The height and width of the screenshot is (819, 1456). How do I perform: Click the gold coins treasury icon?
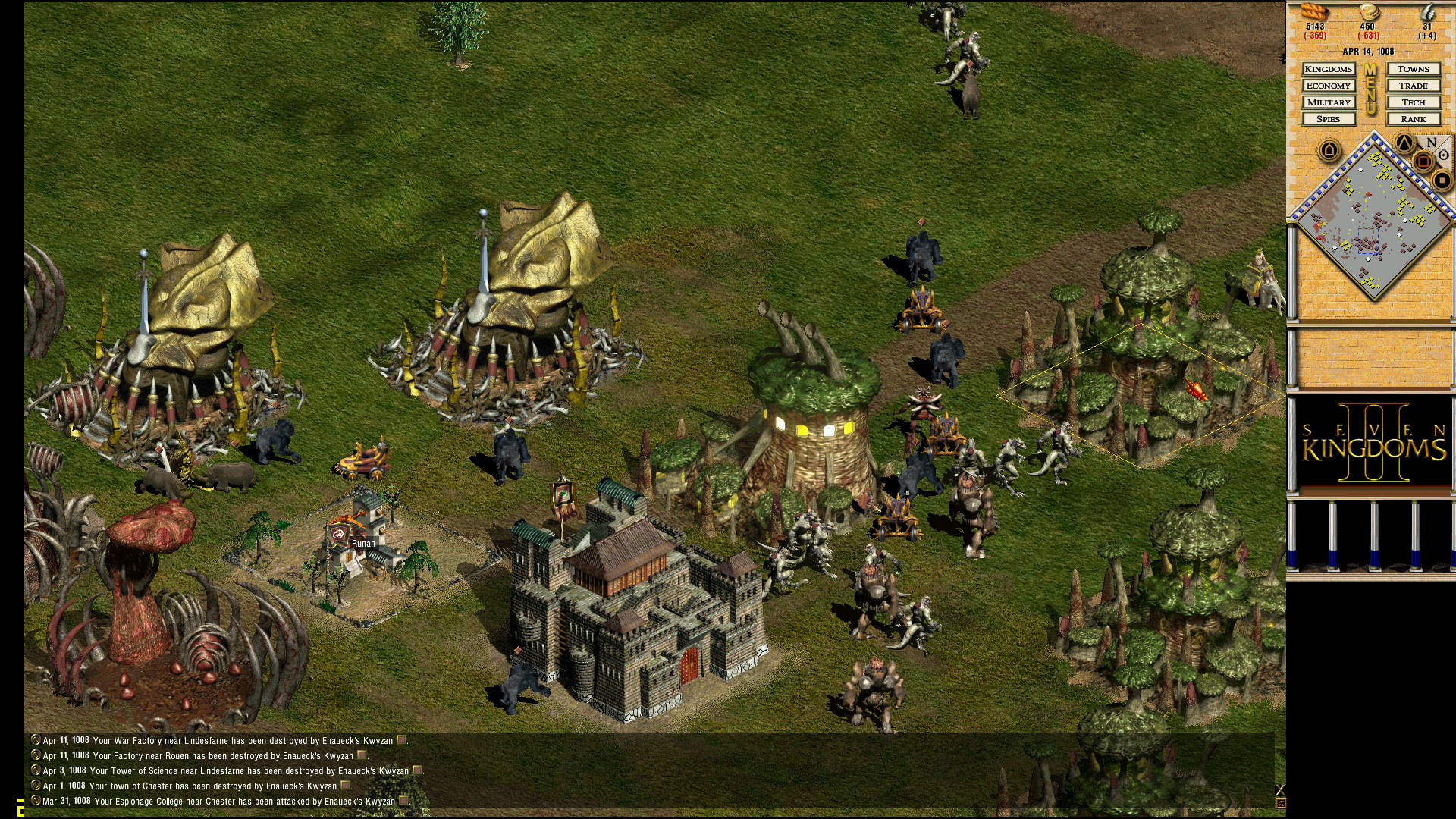(x=1369, y=12)
